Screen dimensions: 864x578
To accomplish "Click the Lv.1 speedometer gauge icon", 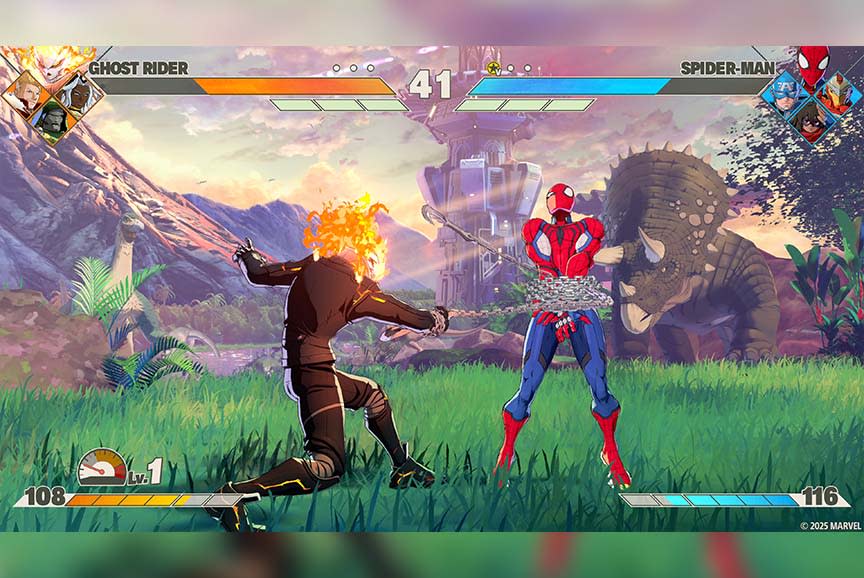I will 102,467.
